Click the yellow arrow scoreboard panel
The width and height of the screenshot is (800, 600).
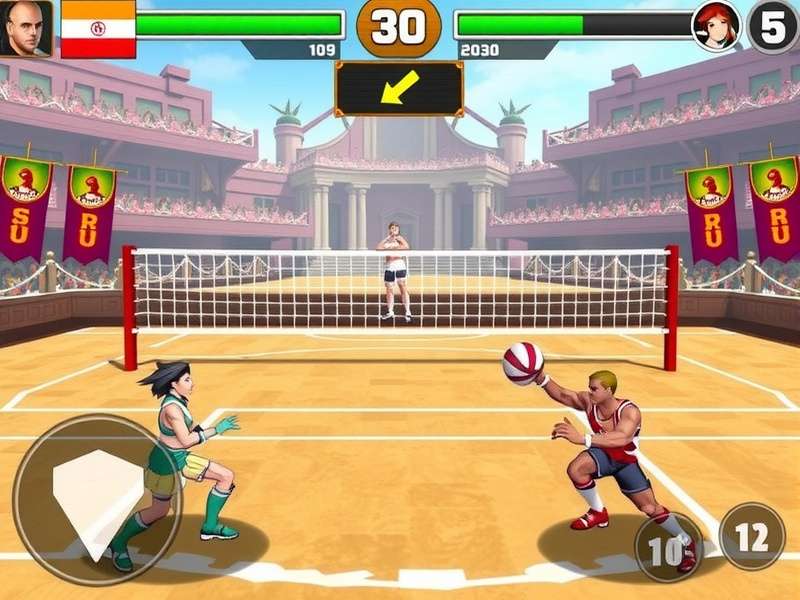tap(399, 89)
